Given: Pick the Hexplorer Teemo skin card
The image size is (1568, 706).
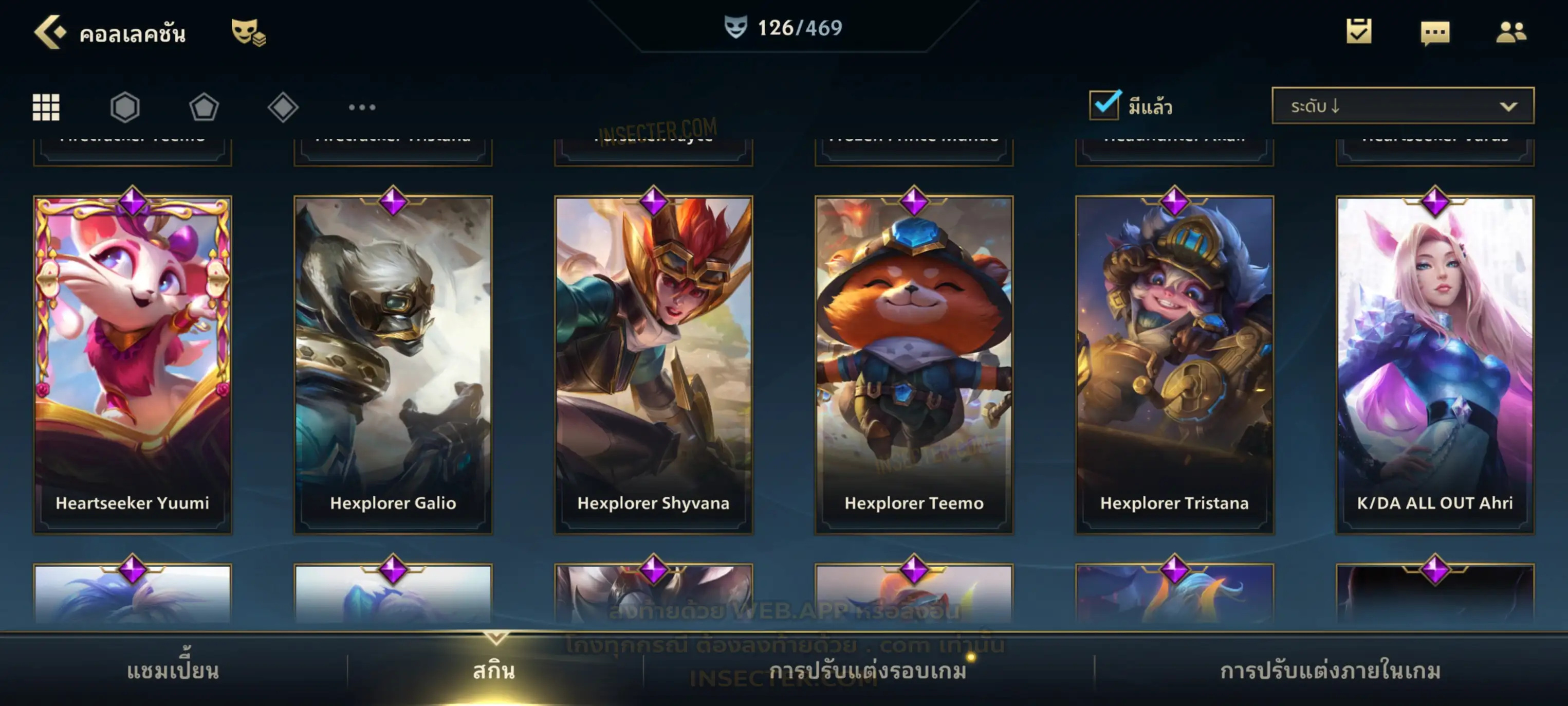Looking at the screenshot, I should [914, 364].
